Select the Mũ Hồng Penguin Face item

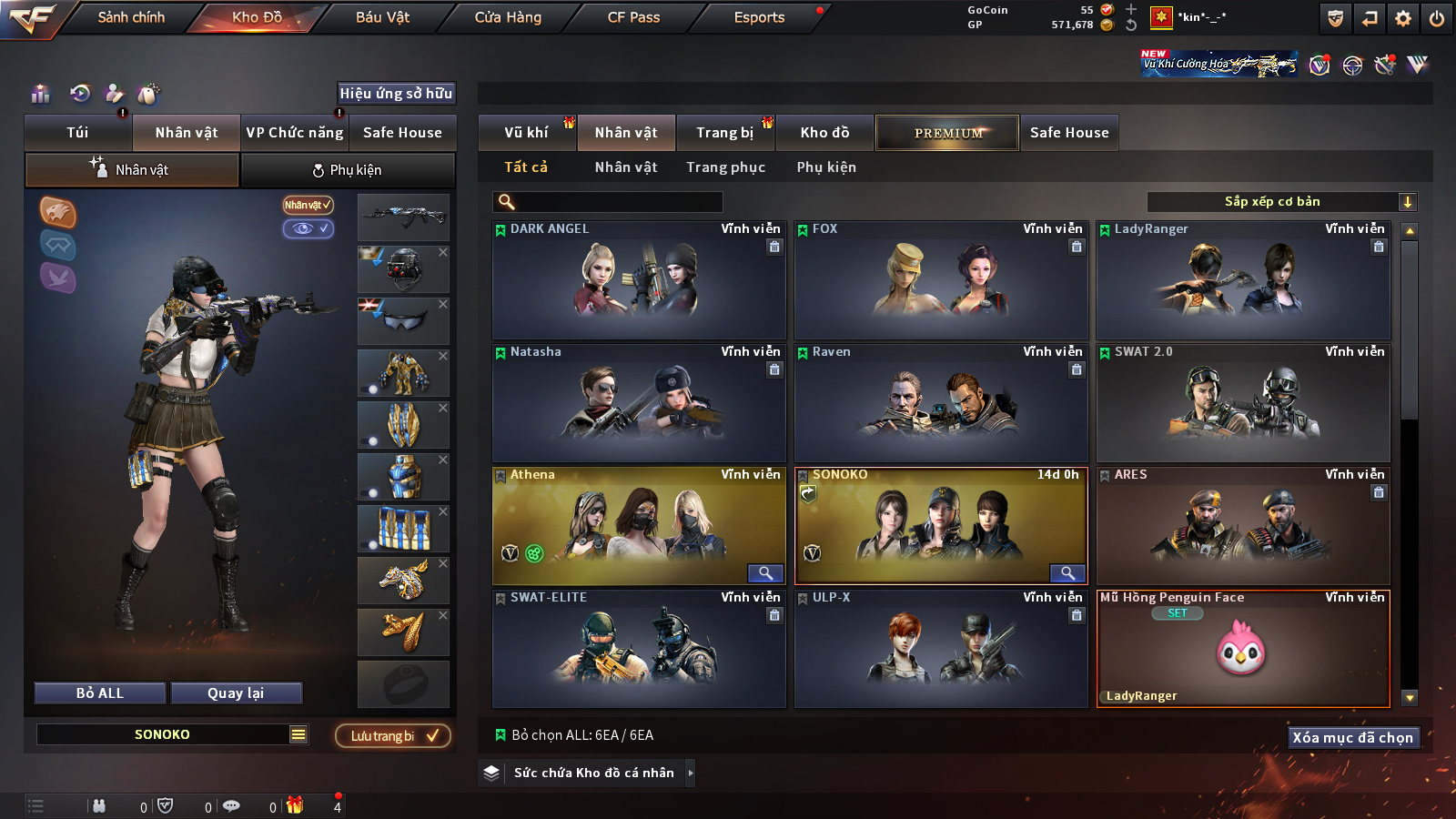pyautogui.click(x=1243, y=649)
